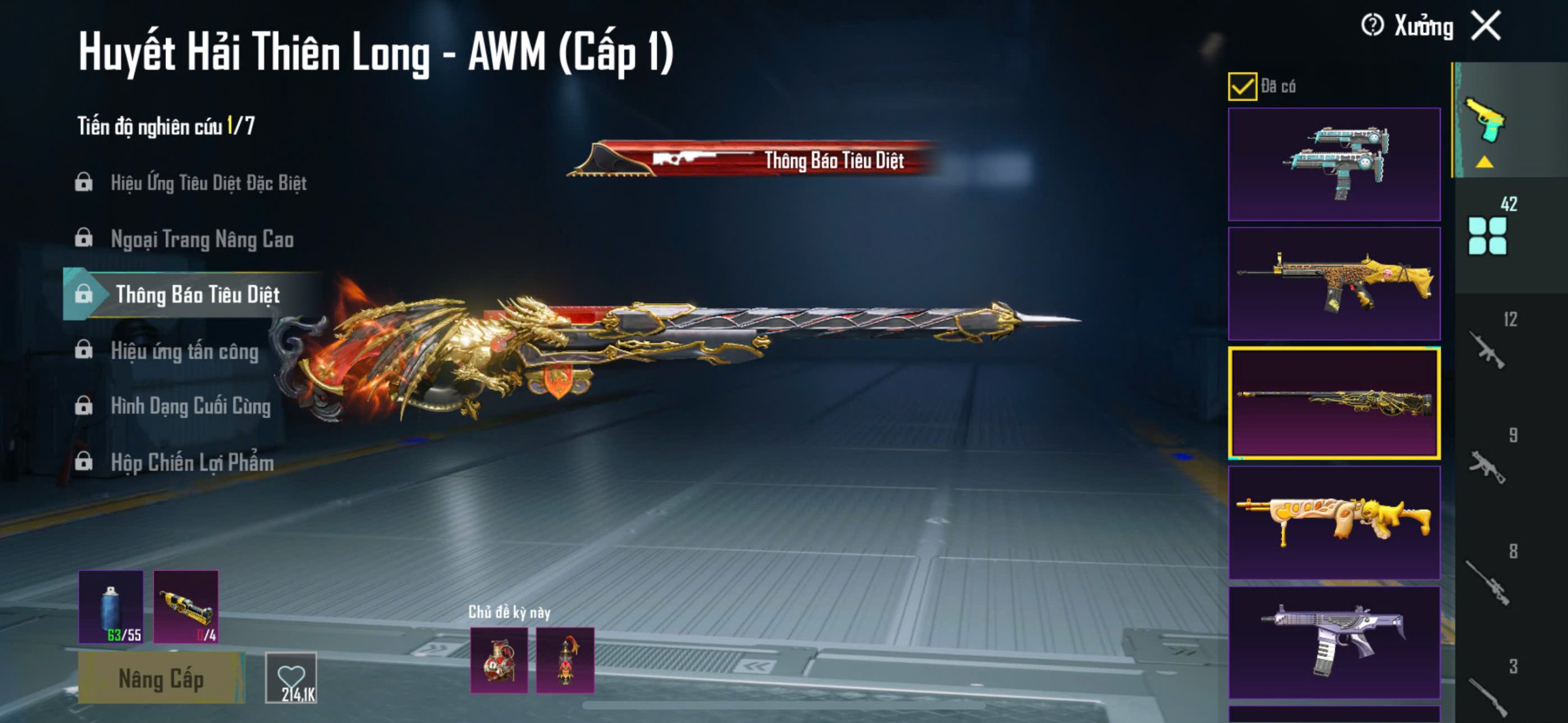Switch to the all-weapons grid category tab
1568x723 pixels.
tap(1487, 236)
